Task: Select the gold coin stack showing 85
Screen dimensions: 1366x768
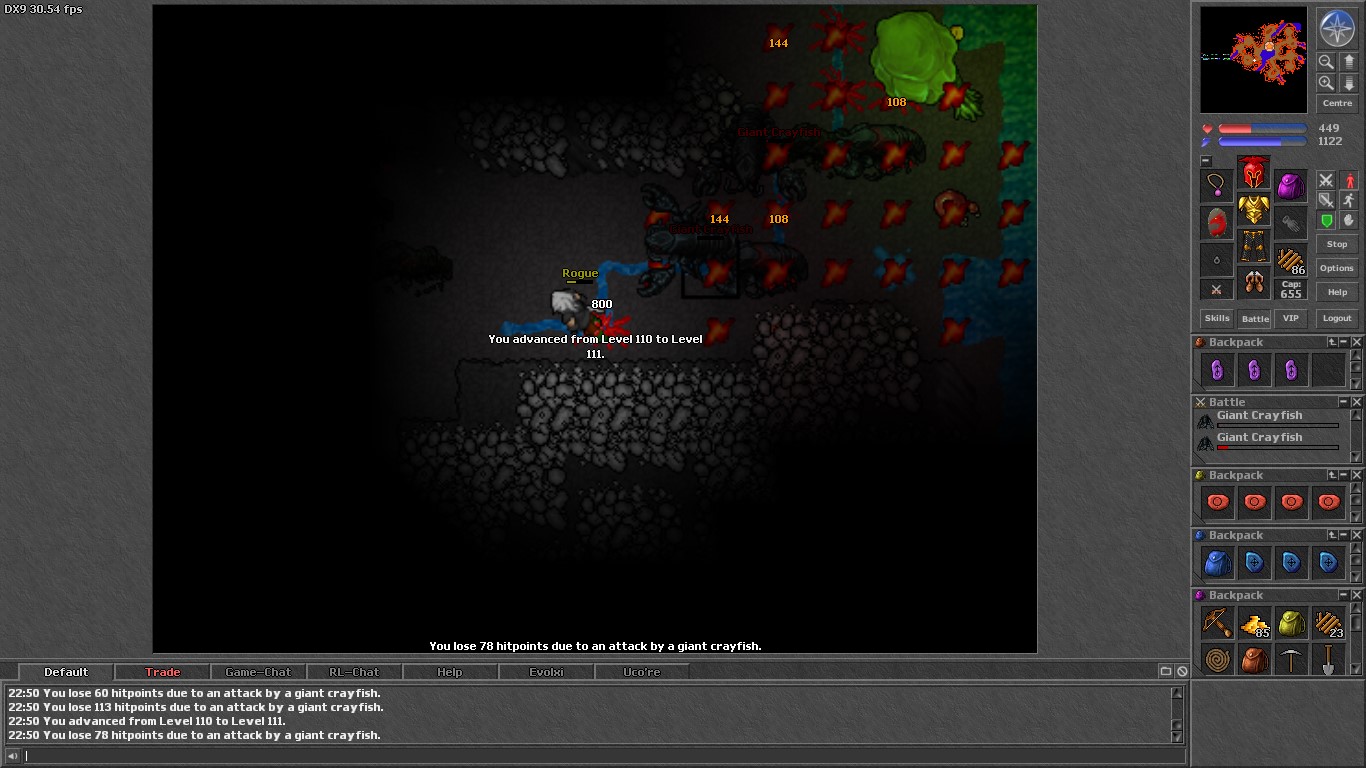Action: (1254, 622)
